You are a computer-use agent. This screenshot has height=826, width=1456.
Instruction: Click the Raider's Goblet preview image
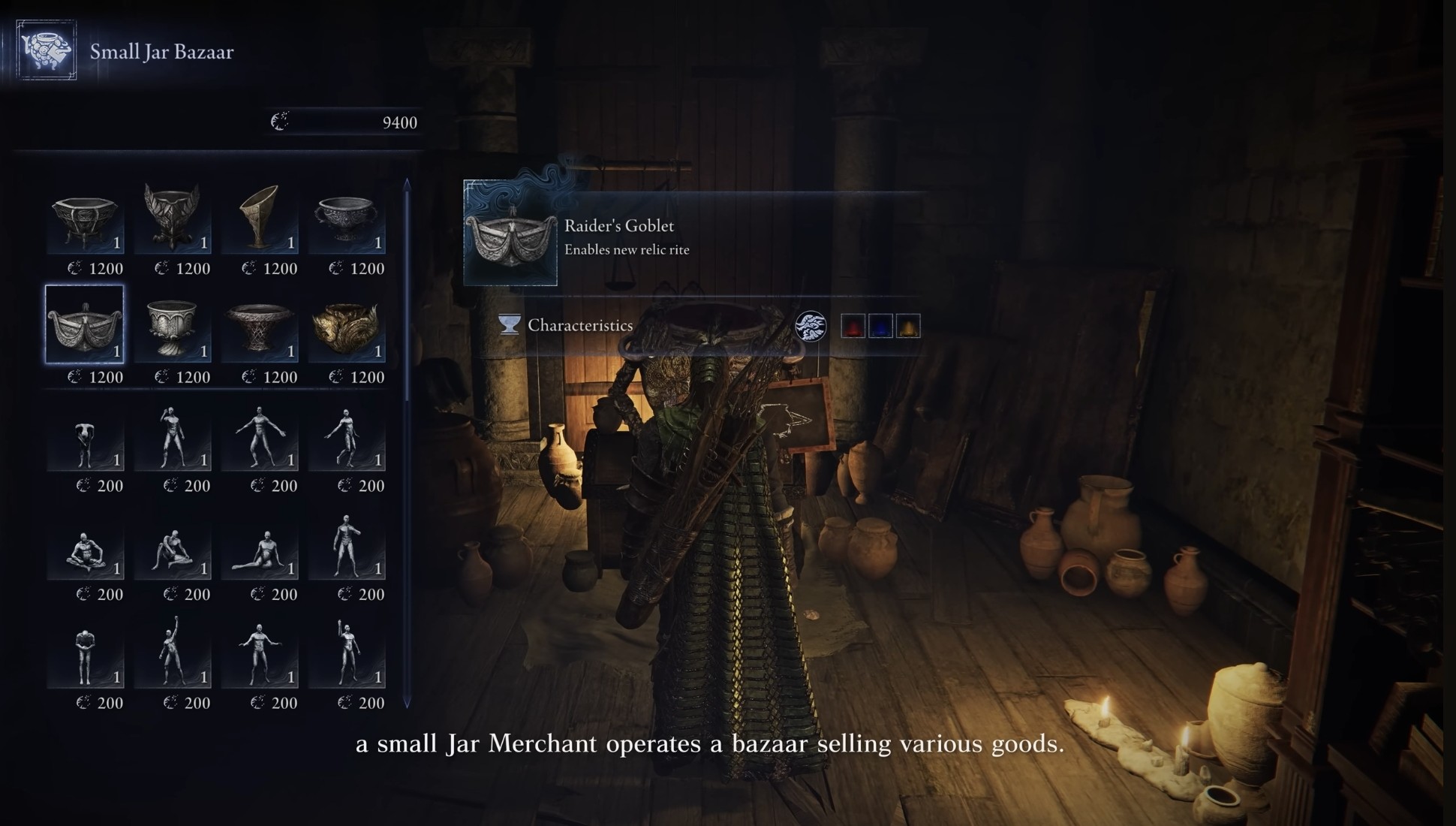coord(510,234)
